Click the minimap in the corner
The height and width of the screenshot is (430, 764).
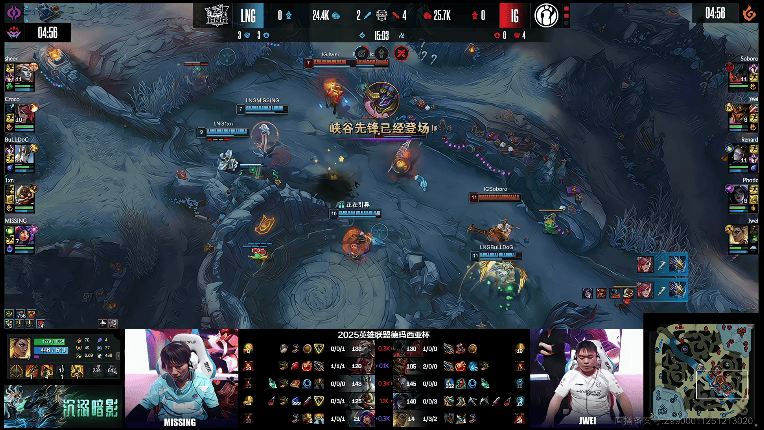(x=704, y=372)
